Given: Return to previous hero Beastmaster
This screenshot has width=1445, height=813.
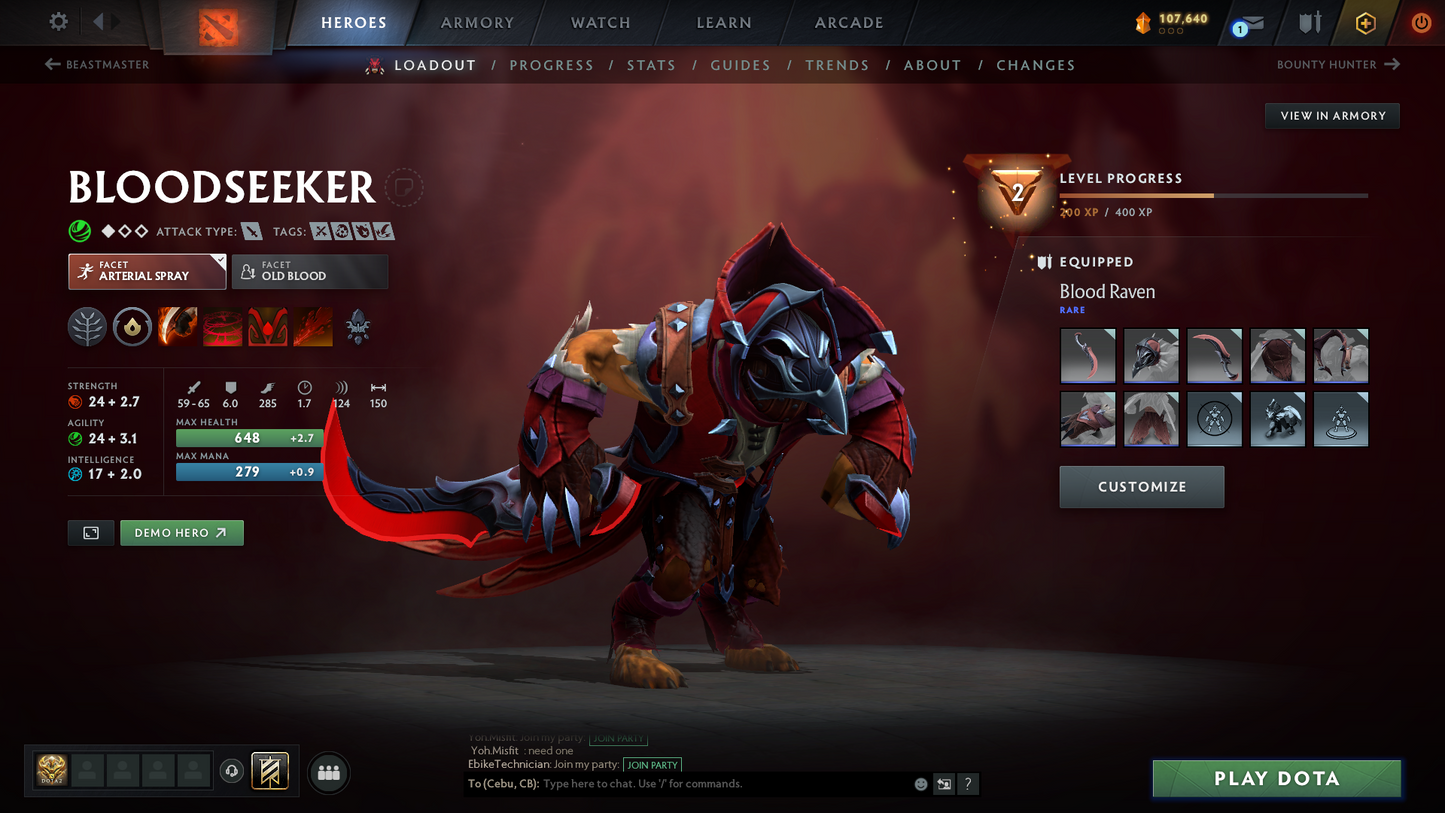Looking at the screenshot, I should [97, 65].
